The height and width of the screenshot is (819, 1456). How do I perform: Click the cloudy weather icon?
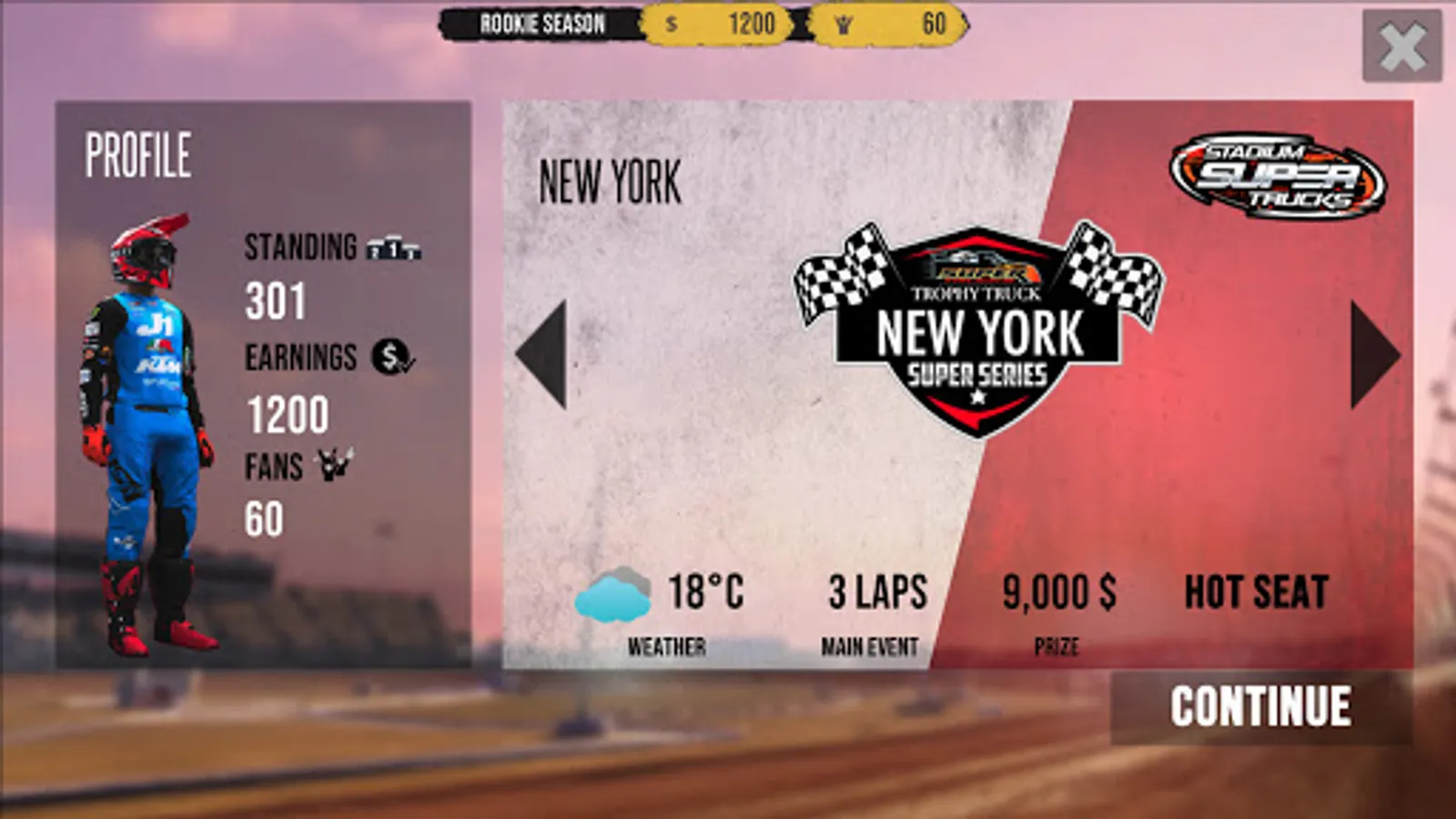612,593
